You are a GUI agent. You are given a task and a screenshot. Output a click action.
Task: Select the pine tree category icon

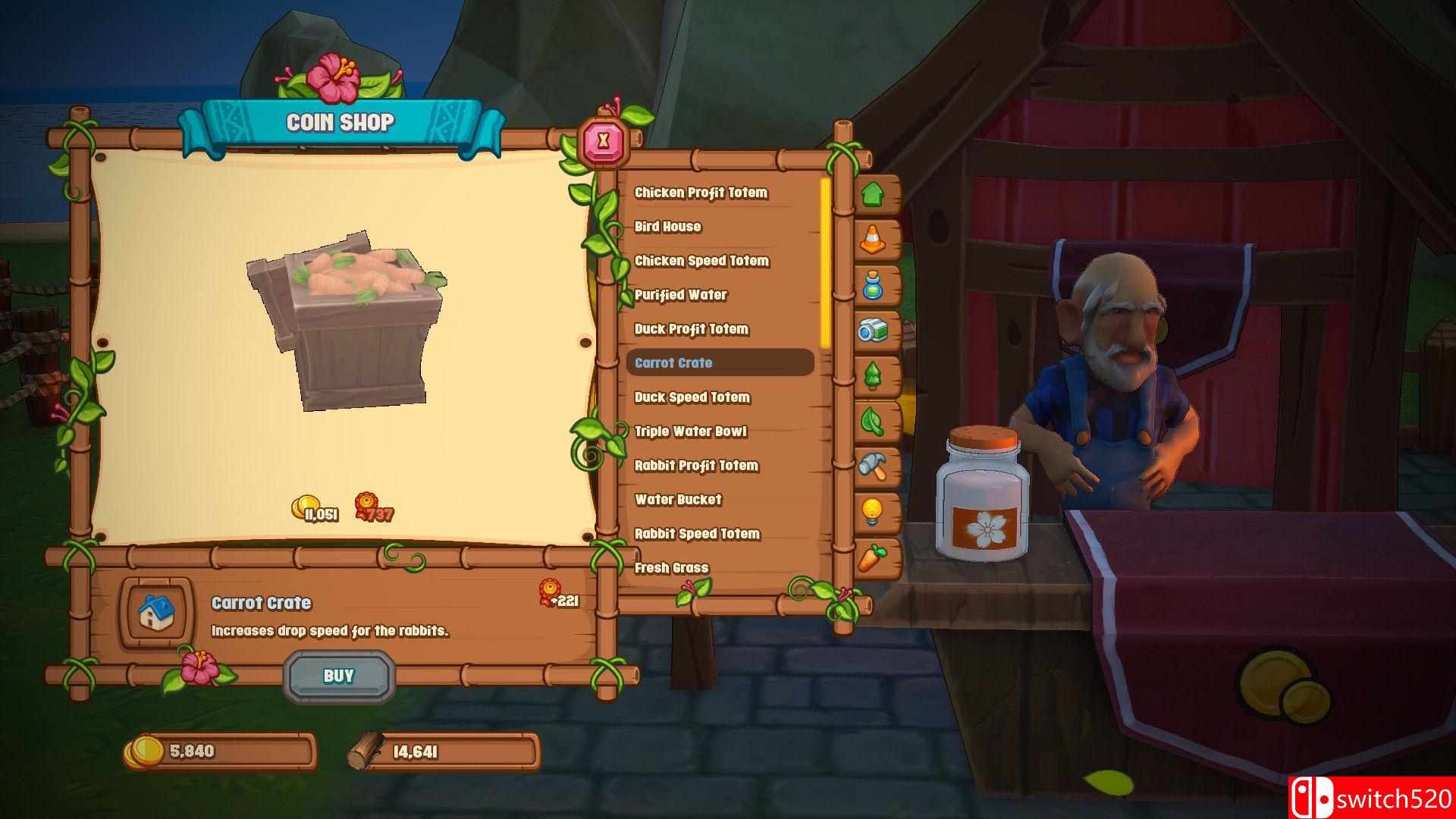tap(874, 375)
